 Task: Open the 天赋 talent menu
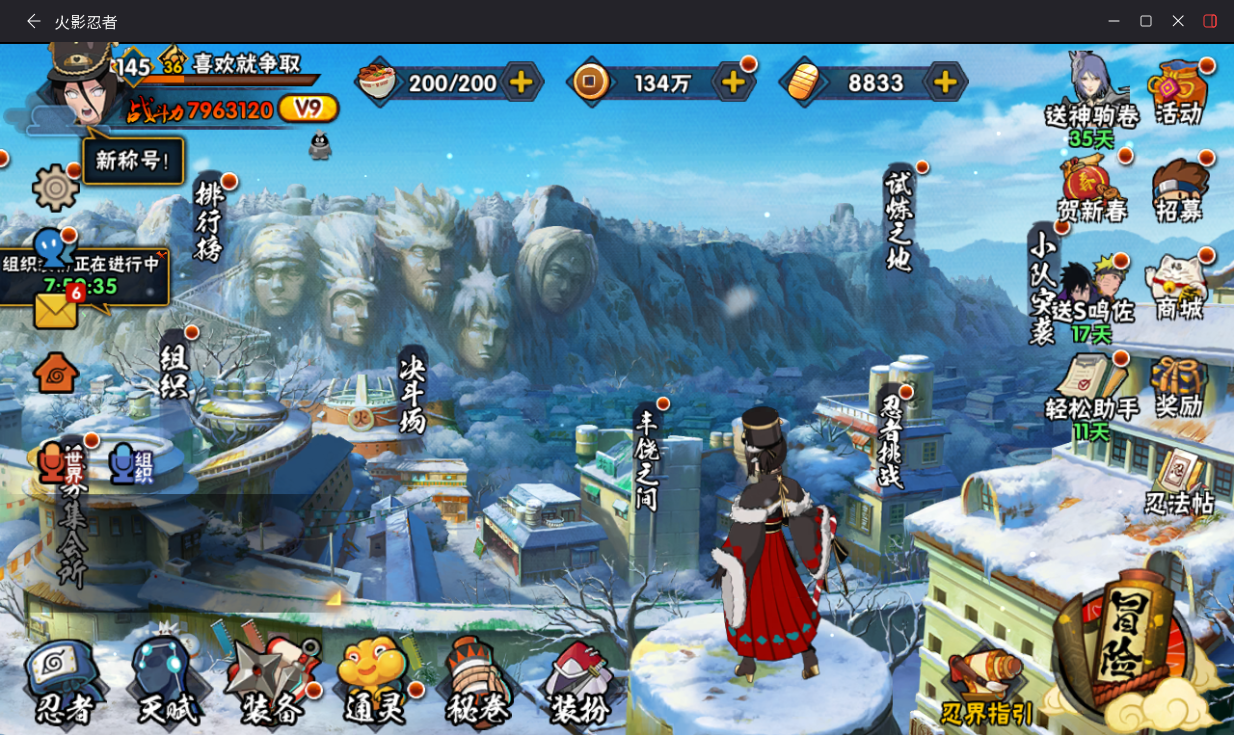(168, 682)
